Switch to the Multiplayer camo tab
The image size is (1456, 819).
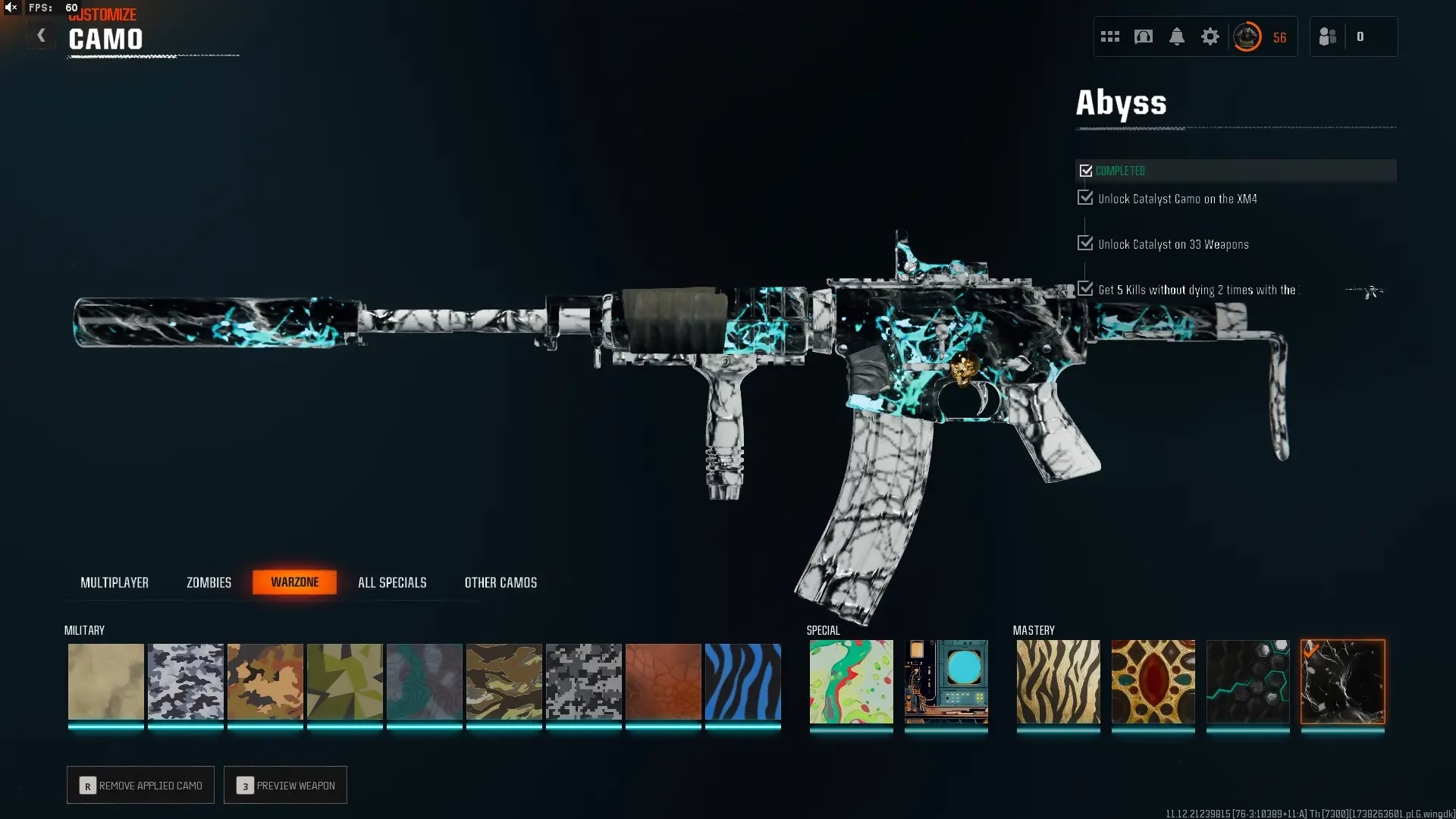point(115,582)
